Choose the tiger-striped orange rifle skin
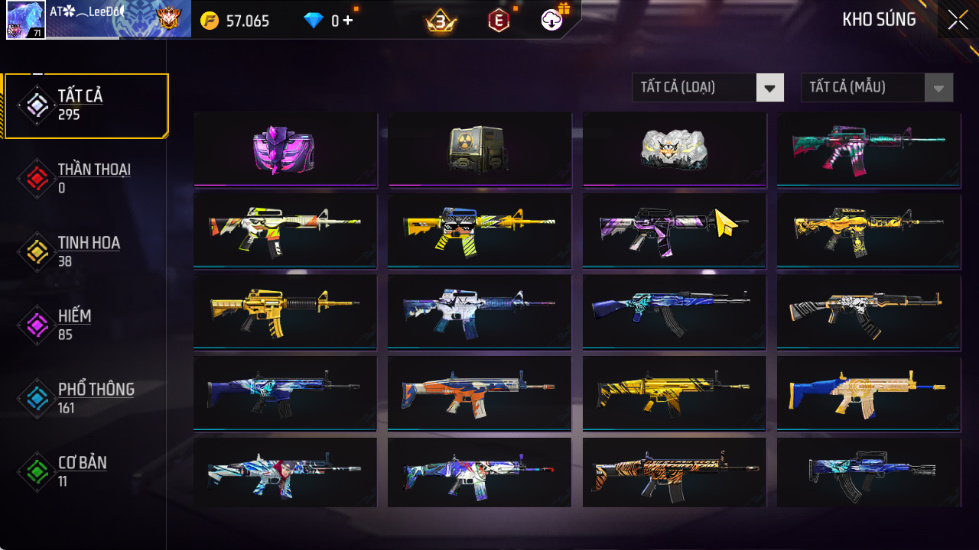Image resolution: width=979 pixels, height=550 pixels. [x=674, y=472]
